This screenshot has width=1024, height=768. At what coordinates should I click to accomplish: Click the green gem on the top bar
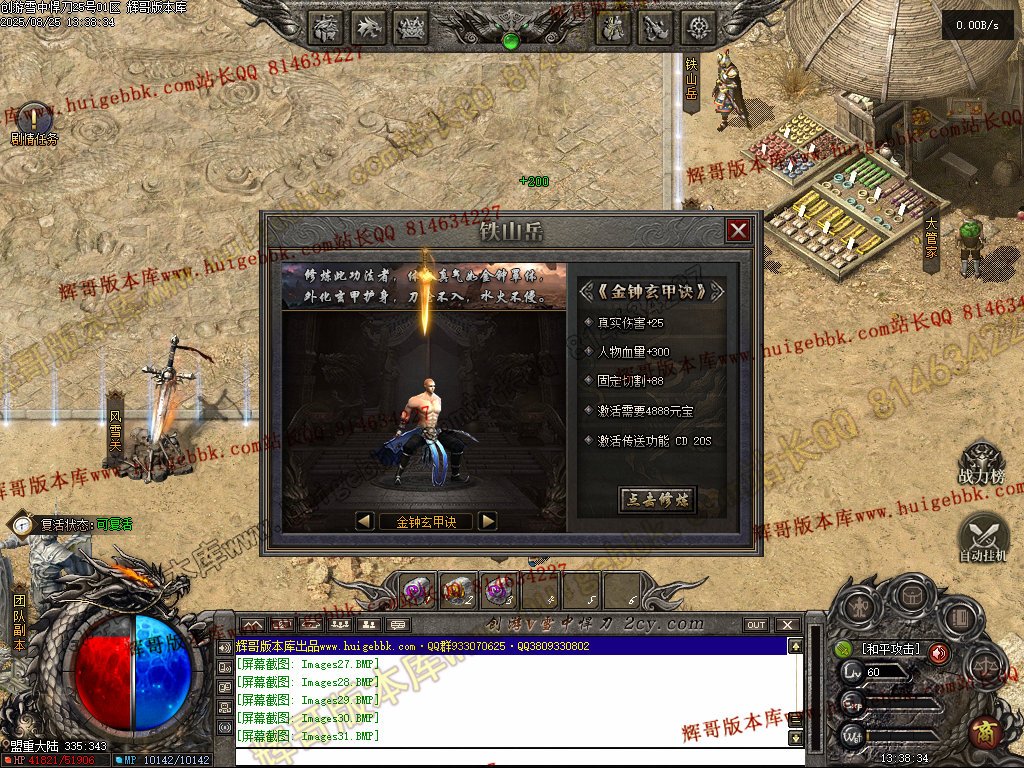point(511,41)
